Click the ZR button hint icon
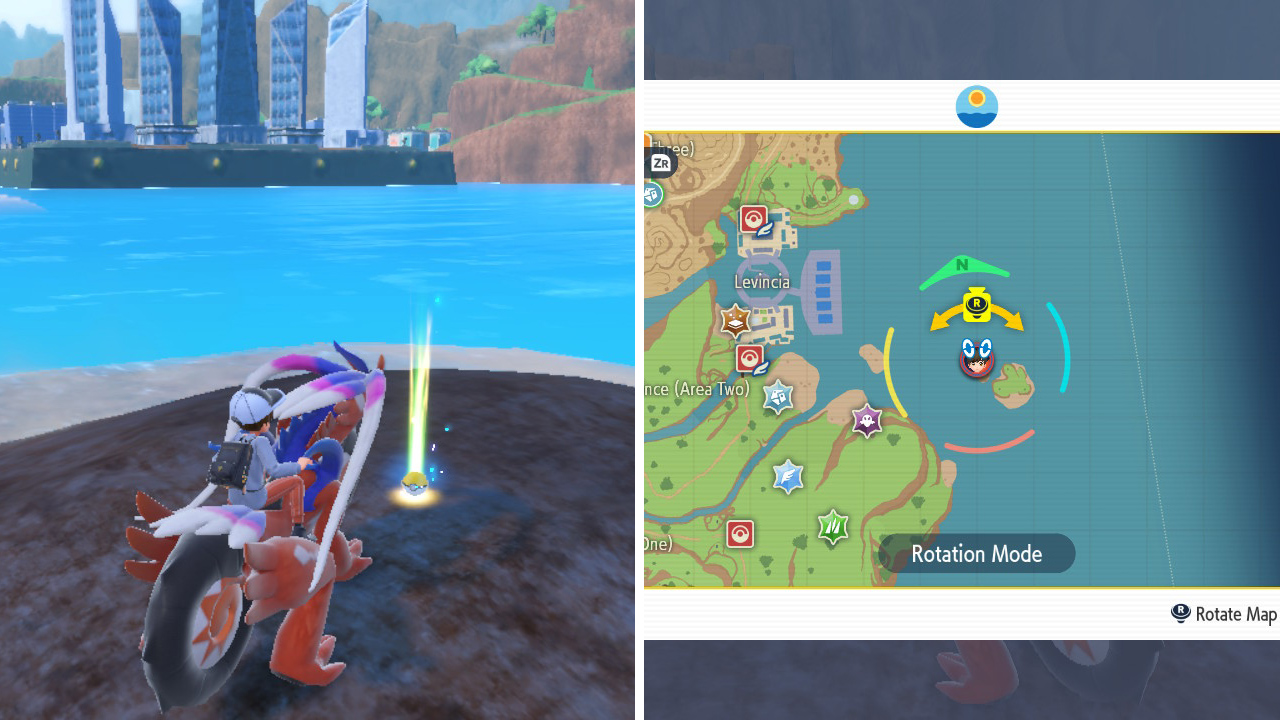Screen dimensions: 1280x720 (x=661, y=163)
